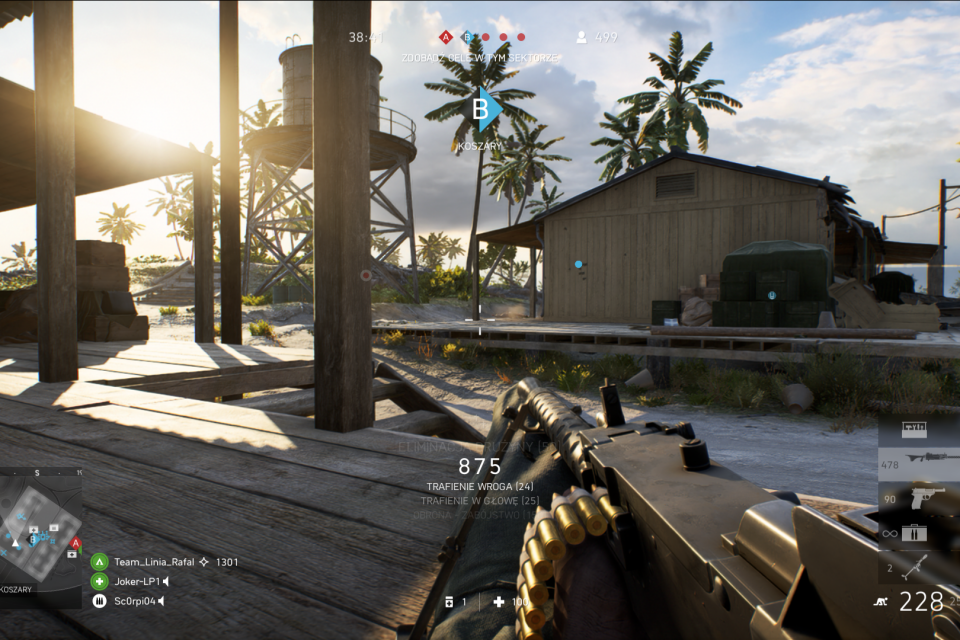Image resolution: width=960 pixels, height=640 pixels.
Task: Switch to the pistol sidearm slot
Action: [x=918, y=498]
